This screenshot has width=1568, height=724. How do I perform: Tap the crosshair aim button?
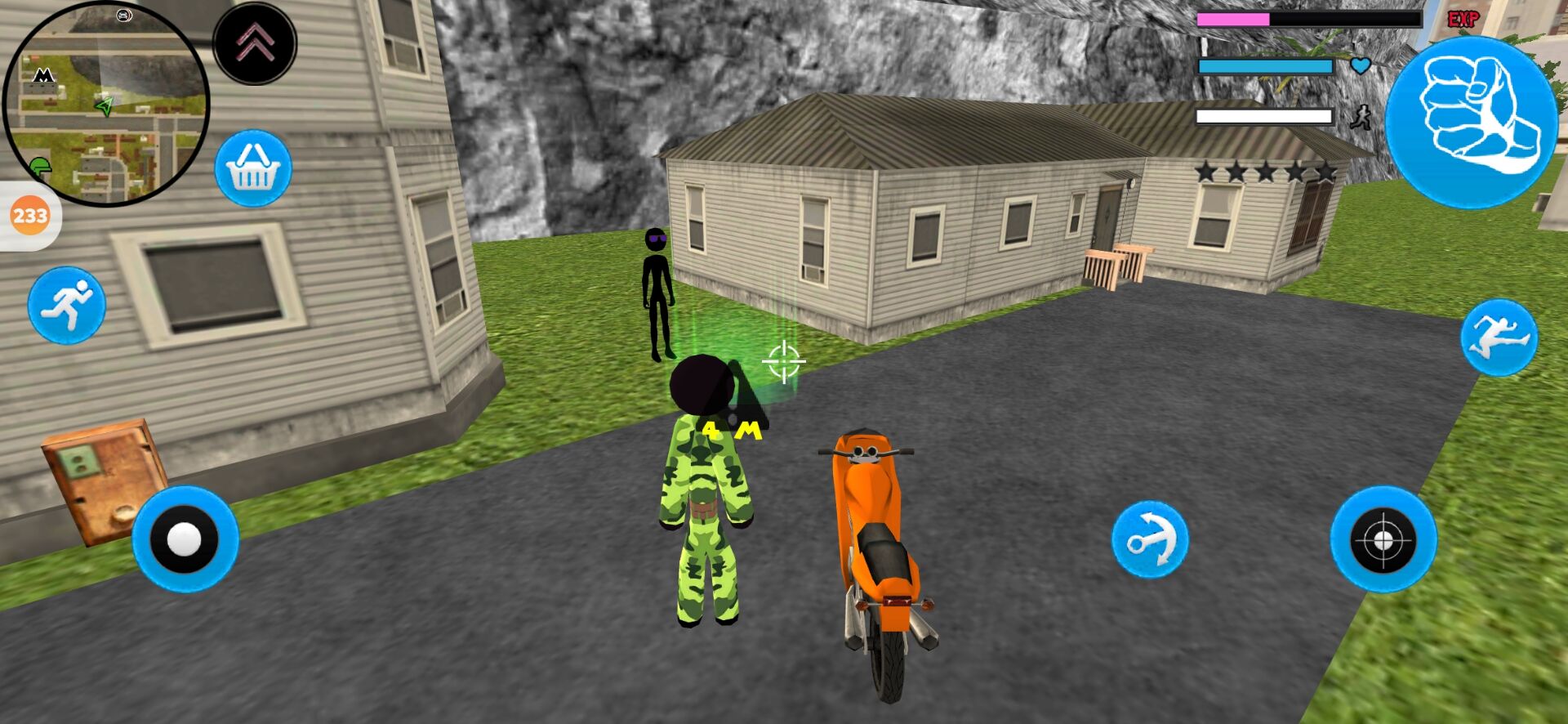(x=1383, y=539)
